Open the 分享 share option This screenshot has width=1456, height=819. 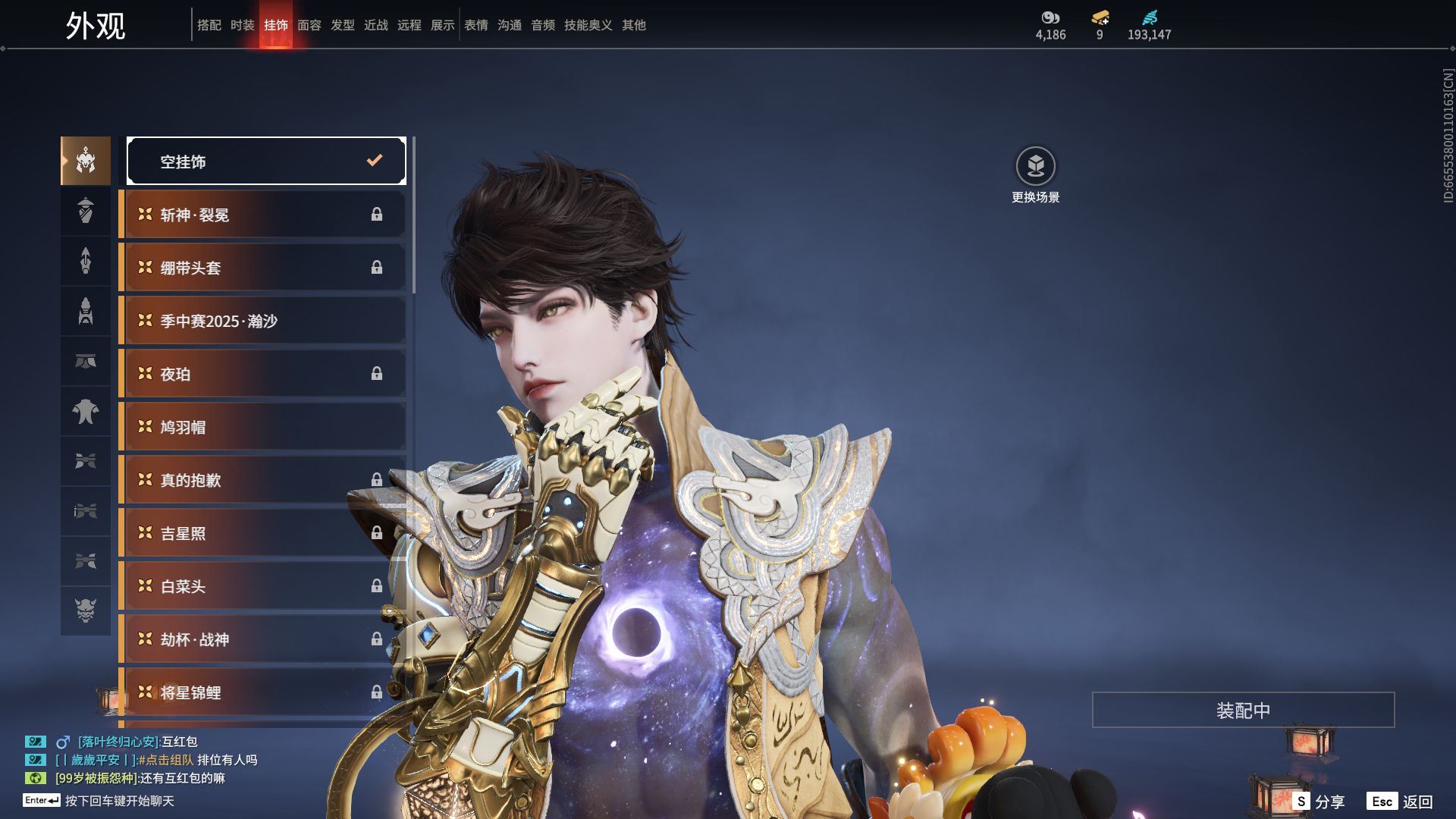coord(1319,802)
